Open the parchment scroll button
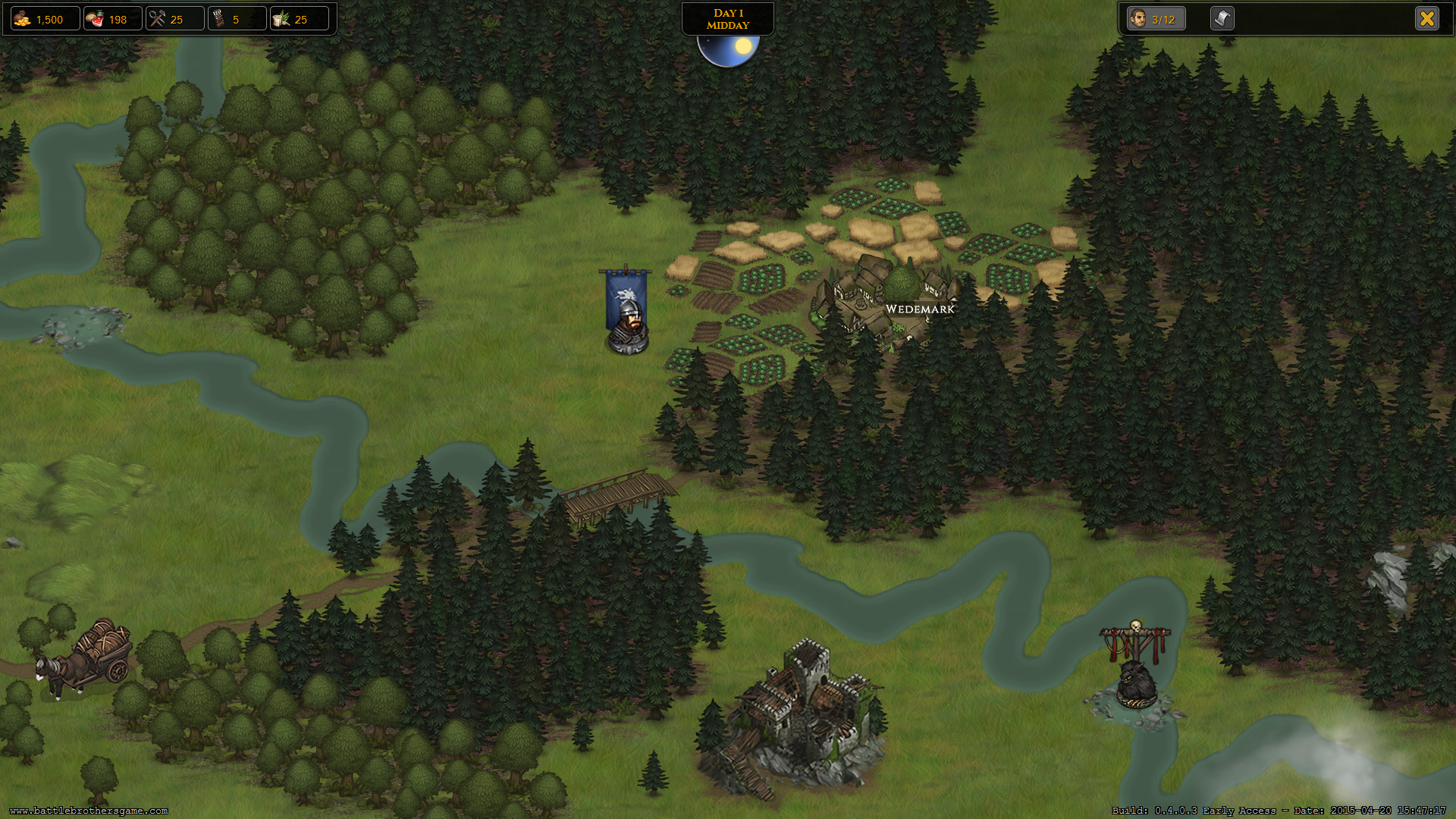The height and width of the screenshot is (819, 1456). tap(1222, 19)
